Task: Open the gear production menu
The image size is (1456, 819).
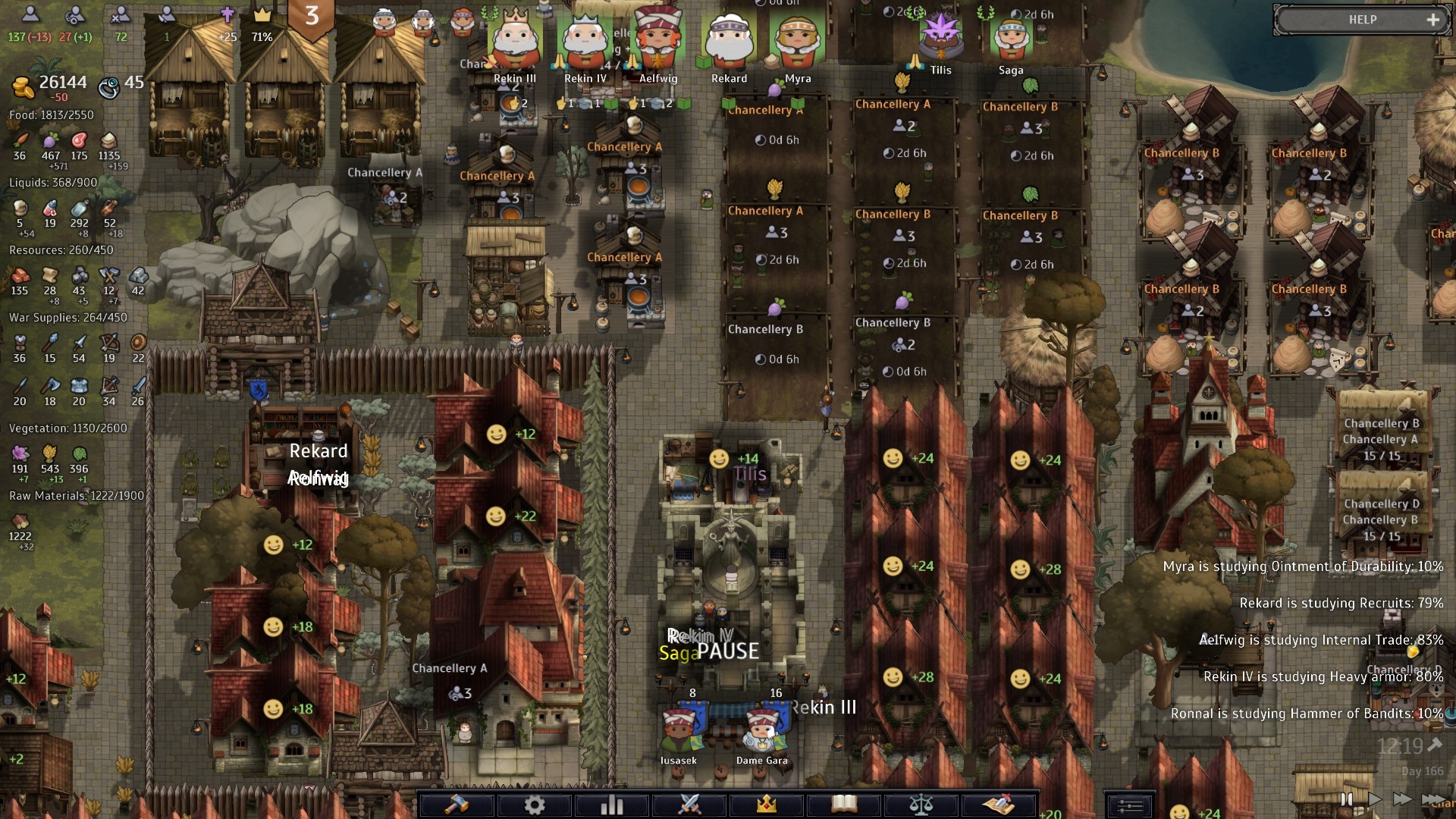Action: point(535,804)
